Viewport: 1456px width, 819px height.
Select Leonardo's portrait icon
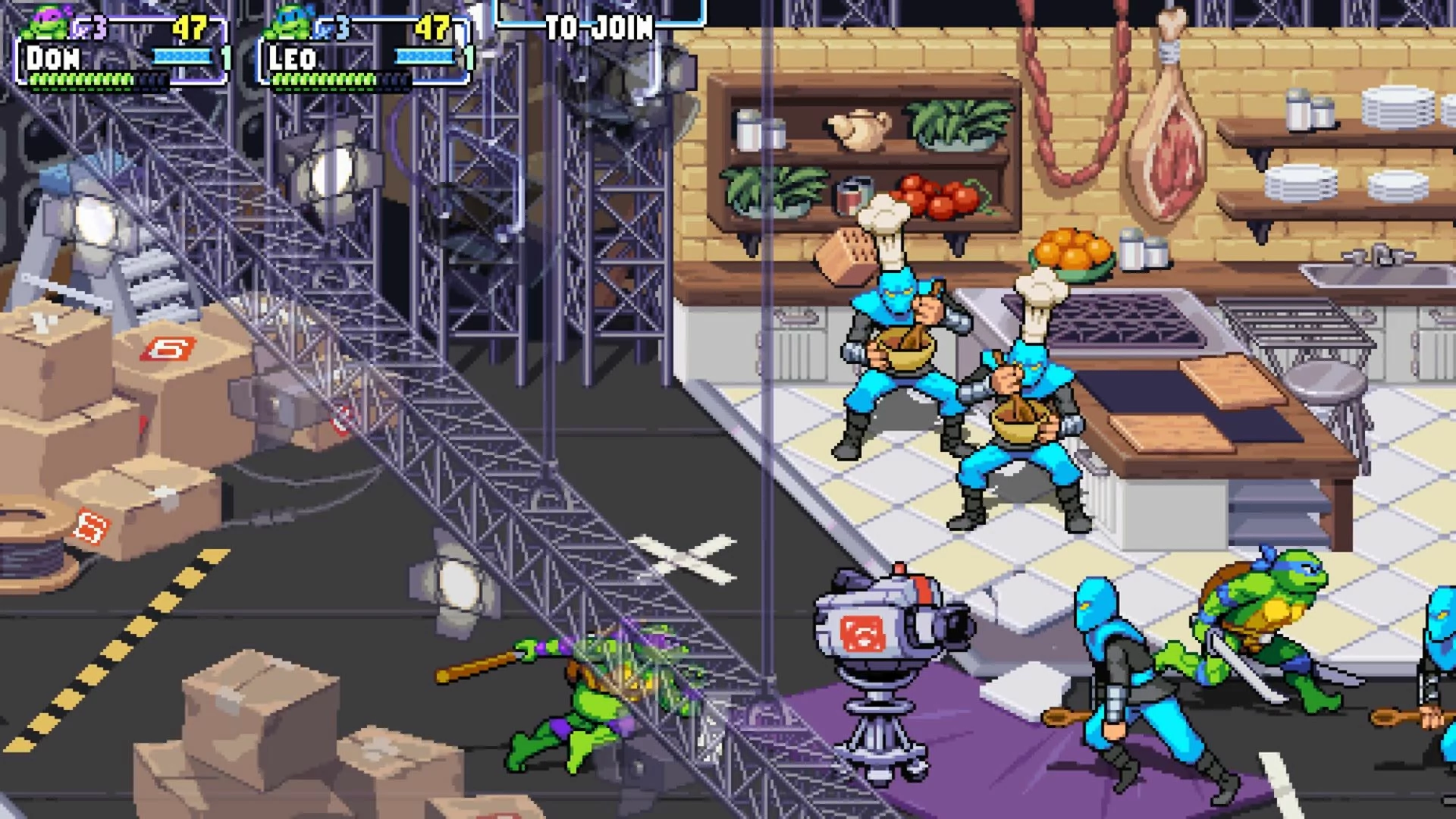tap(290, 23)
